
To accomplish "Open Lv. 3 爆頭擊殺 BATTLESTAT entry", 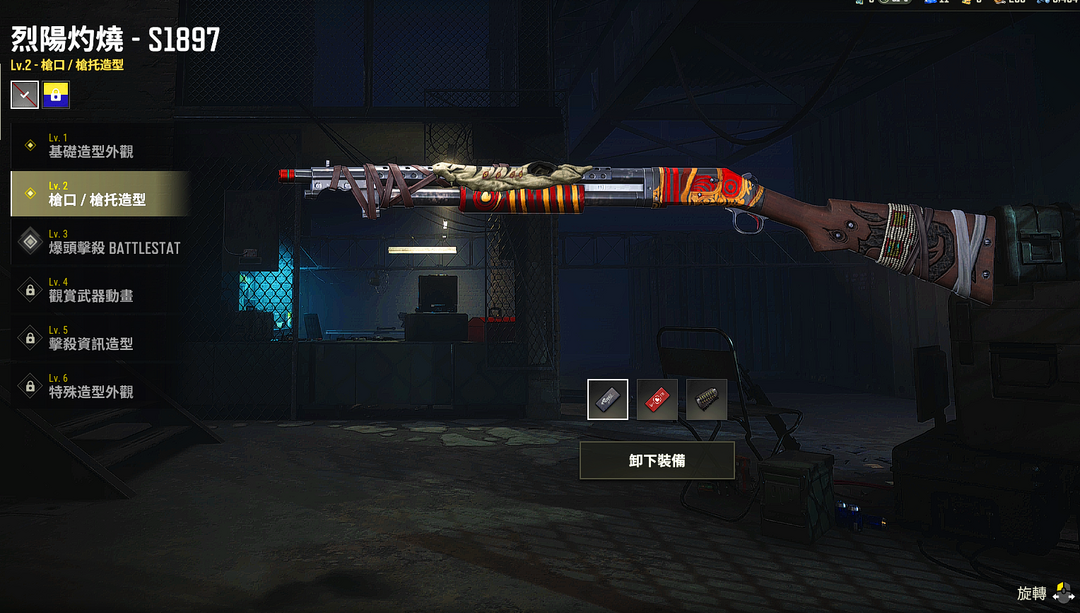I will pyautogui.click(x=100, y=242).
